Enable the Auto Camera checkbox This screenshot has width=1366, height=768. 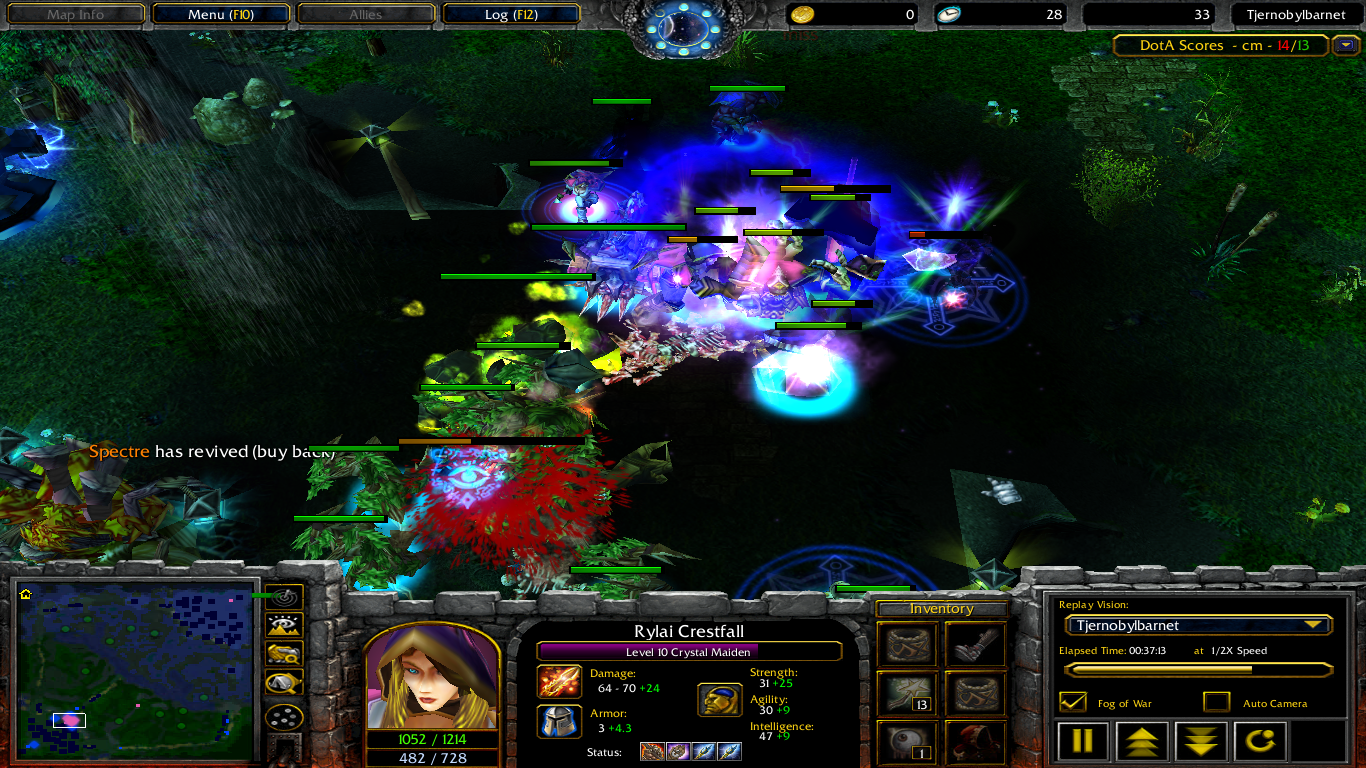pos(1218,702)
